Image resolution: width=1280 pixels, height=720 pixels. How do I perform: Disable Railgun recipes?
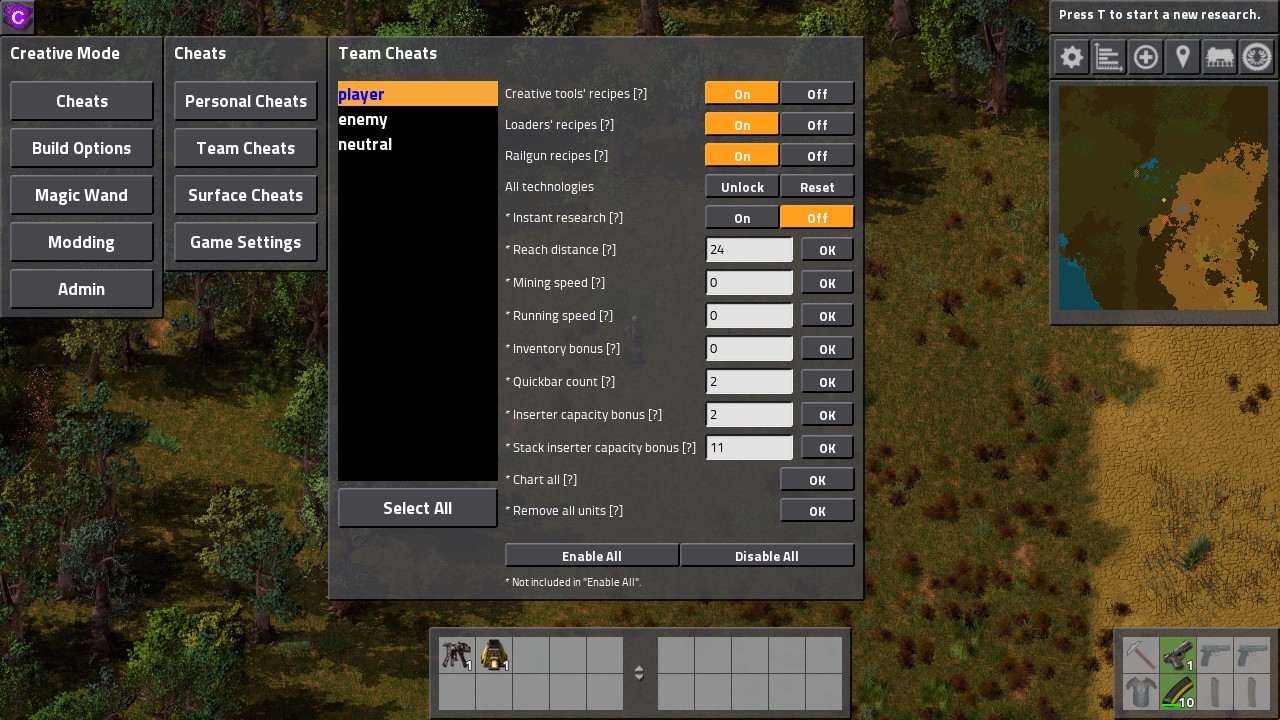pyautogui.click(x=817, y=155)
